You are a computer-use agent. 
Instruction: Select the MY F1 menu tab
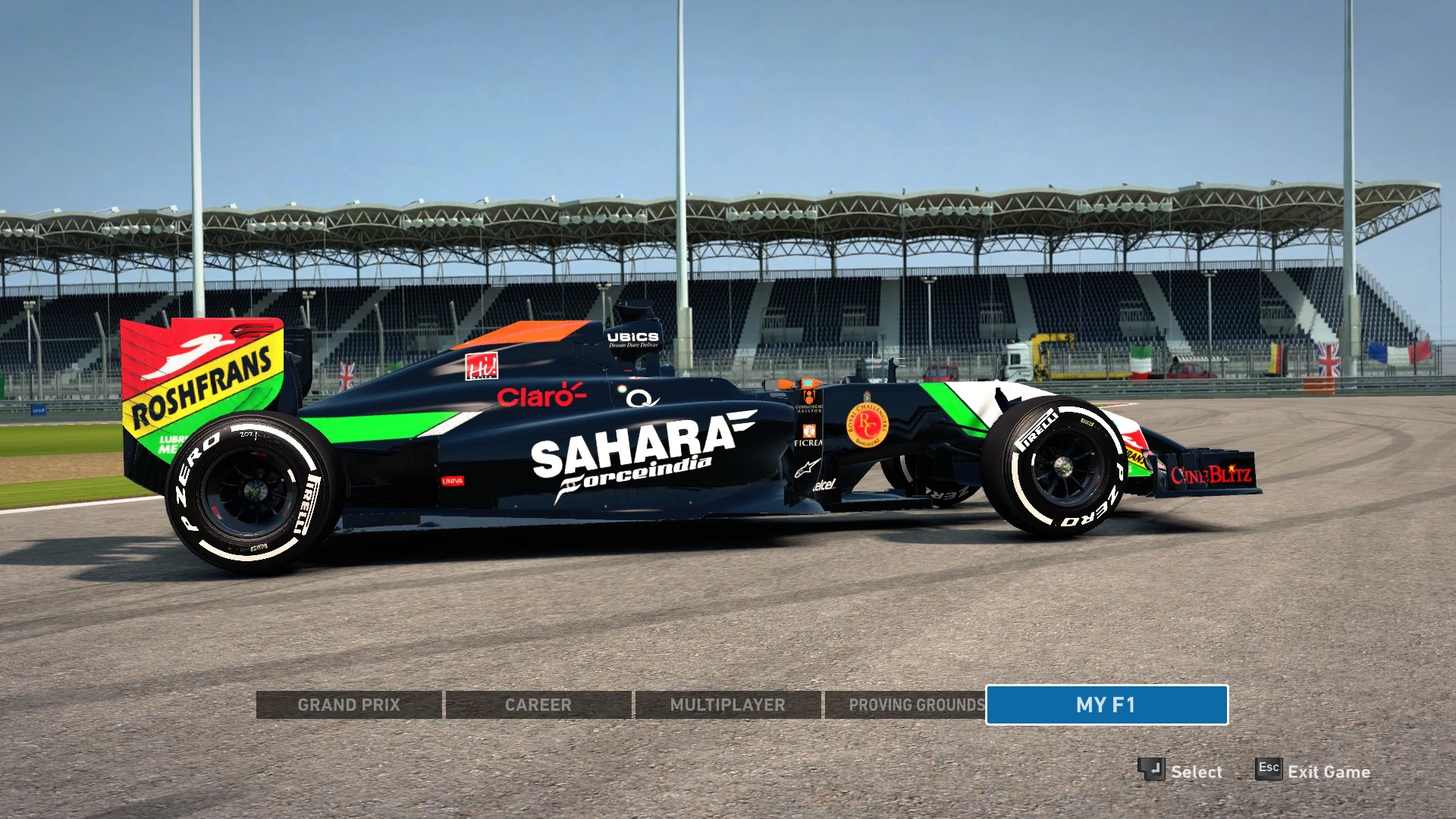click(x=1106, y=704)
